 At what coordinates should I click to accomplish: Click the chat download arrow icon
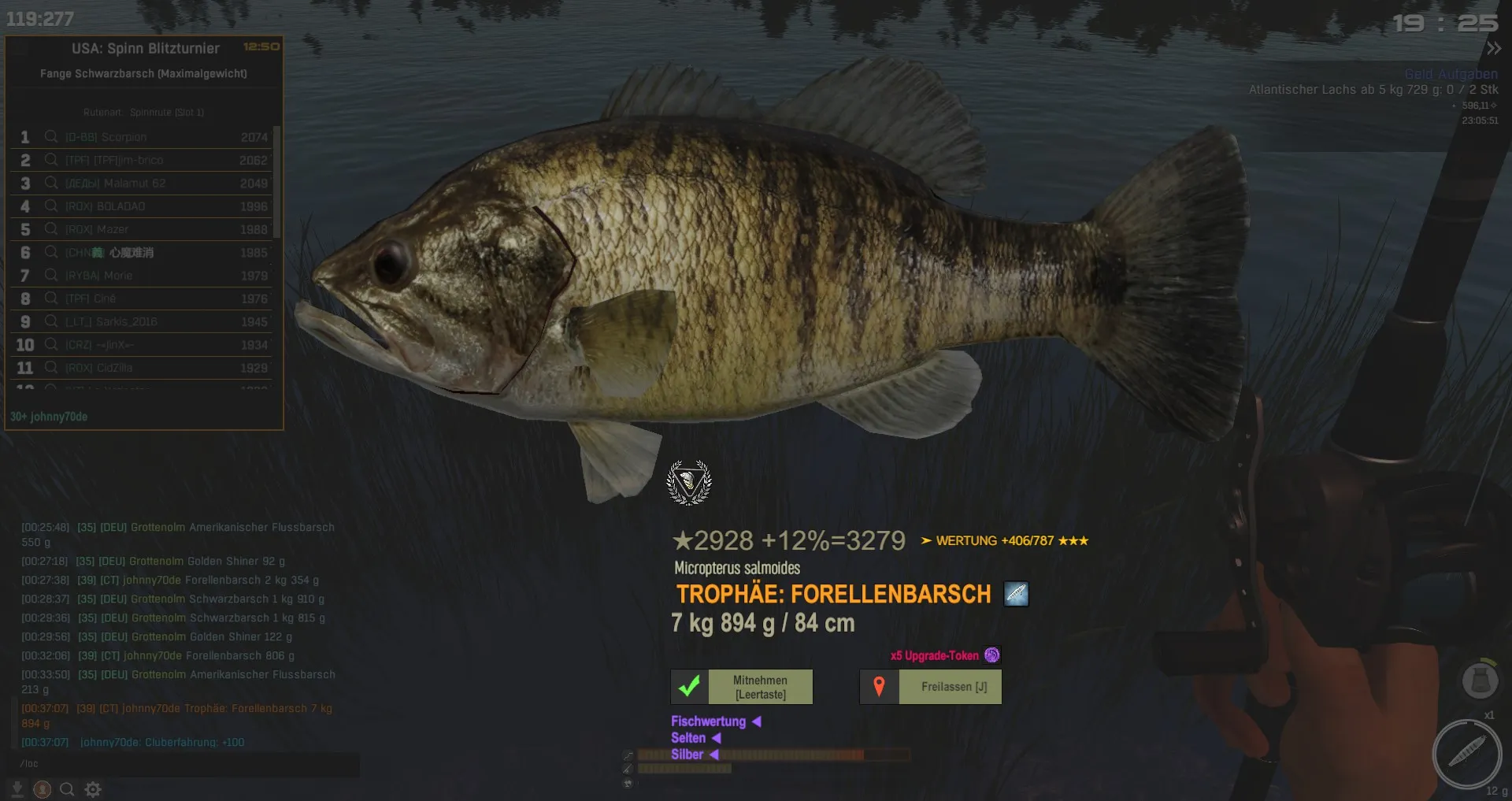point(17,789)
